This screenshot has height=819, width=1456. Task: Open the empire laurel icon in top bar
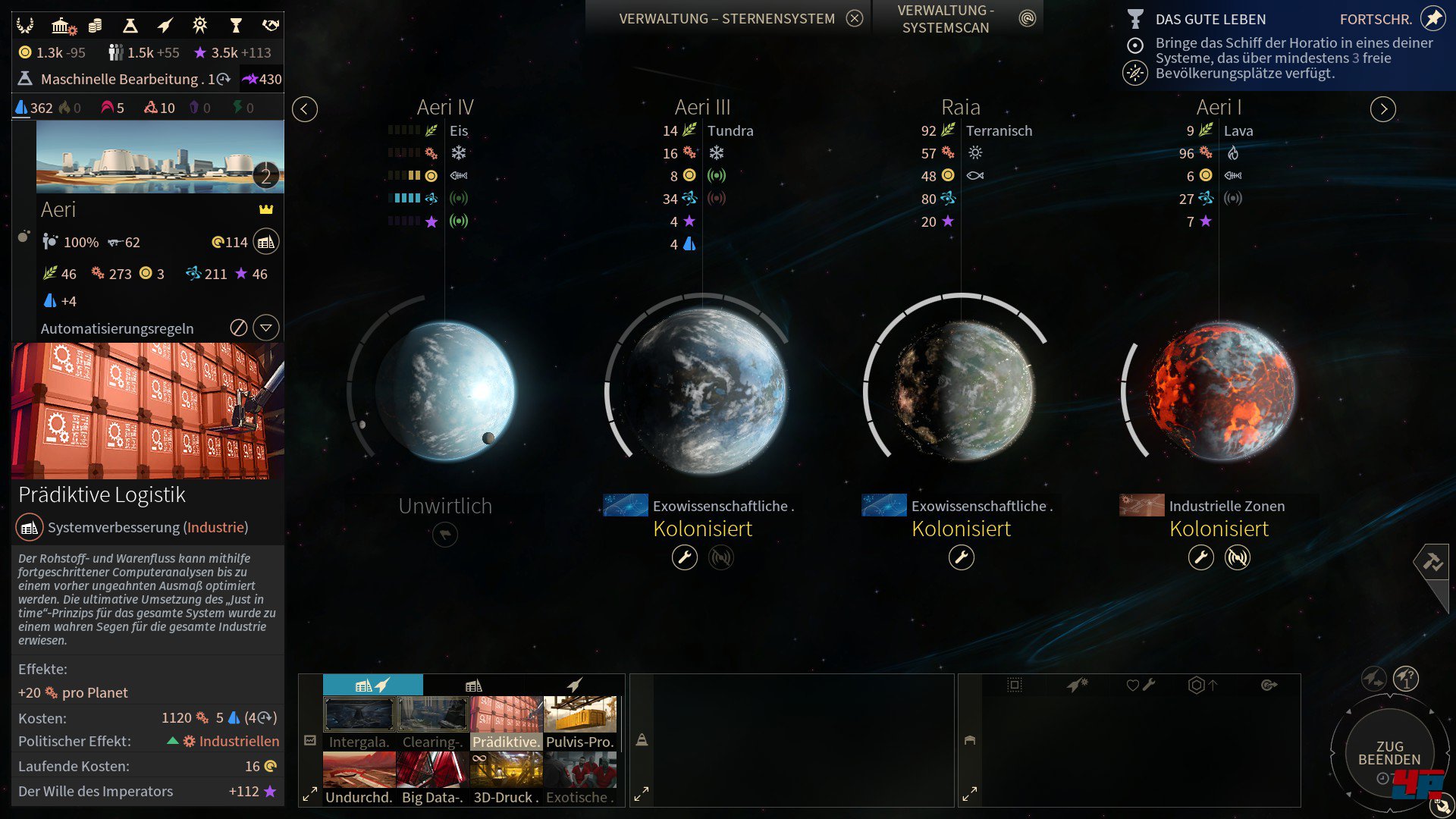tap(25, 26)
